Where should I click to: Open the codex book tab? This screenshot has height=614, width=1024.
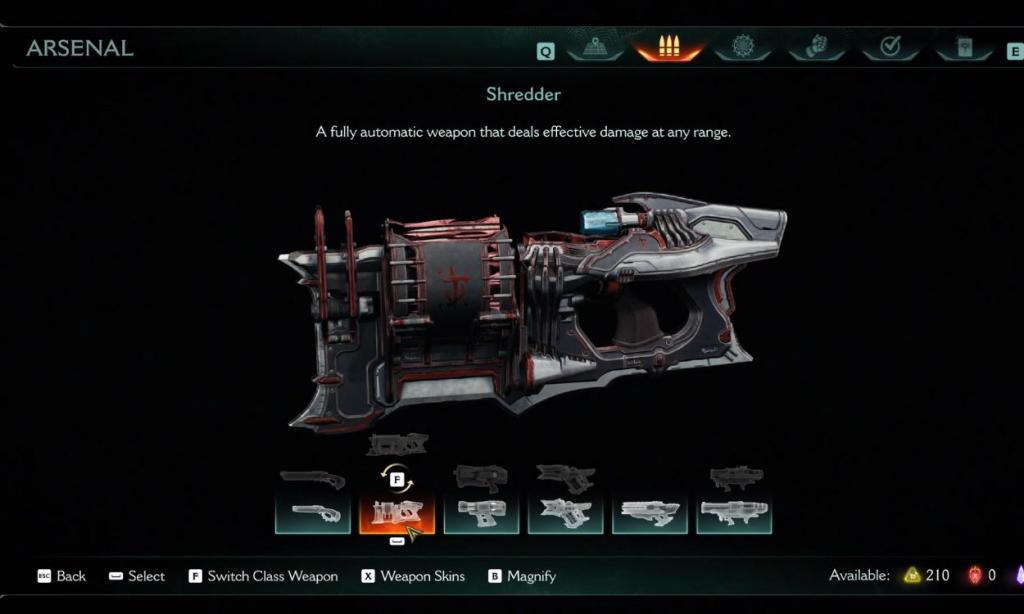(x=963, y=47)
